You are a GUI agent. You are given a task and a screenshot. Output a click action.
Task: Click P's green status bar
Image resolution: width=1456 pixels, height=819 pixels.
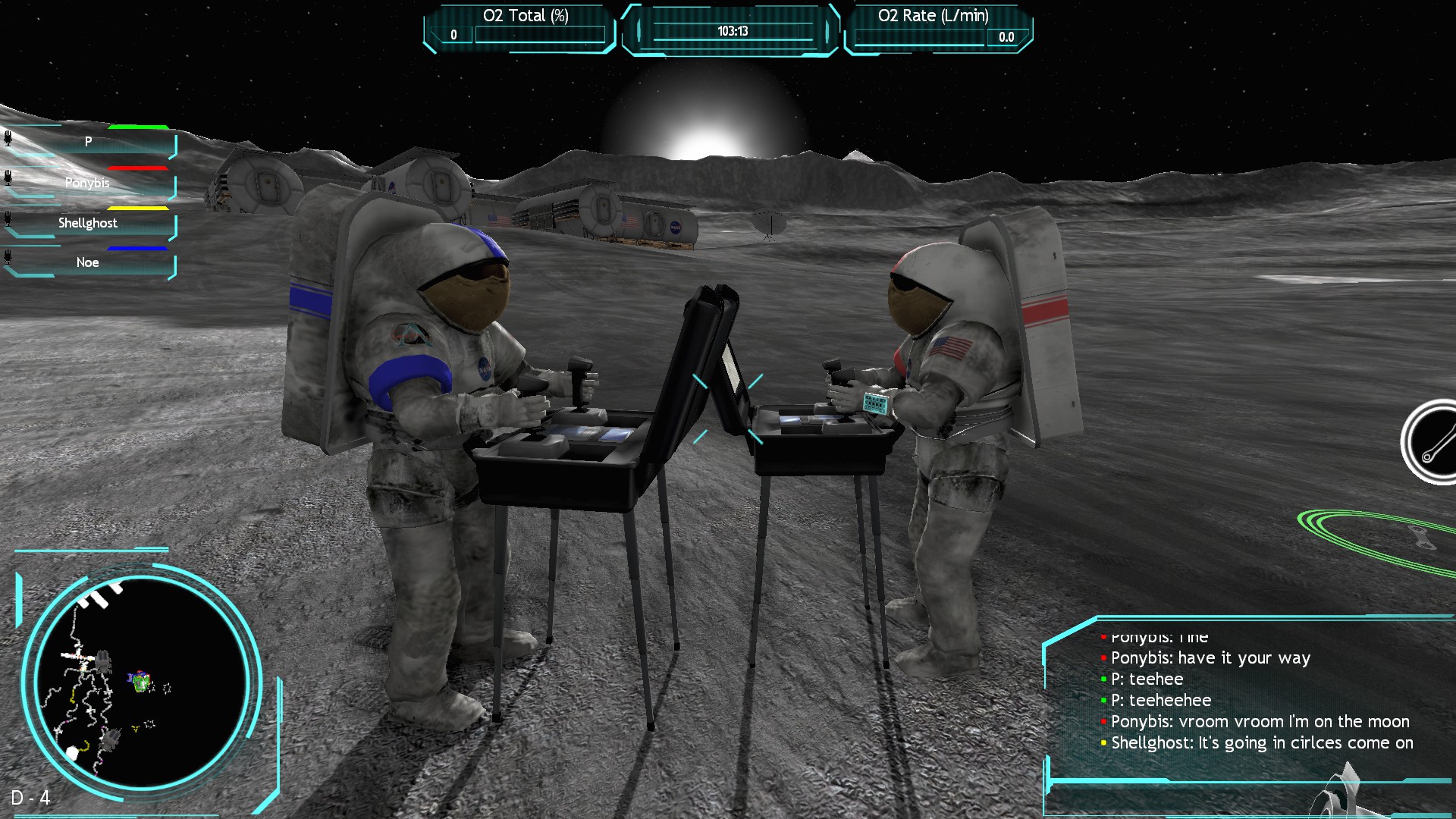139,127
